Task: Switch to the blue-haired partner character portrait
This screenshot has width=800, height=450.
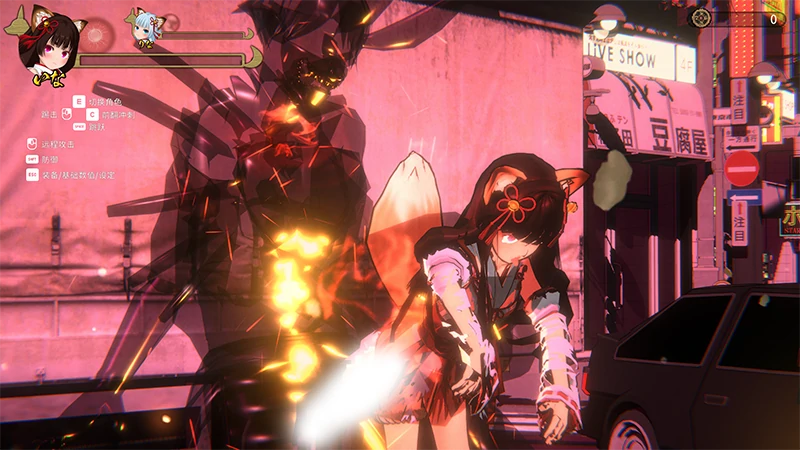Action: [x=147, y=28]
